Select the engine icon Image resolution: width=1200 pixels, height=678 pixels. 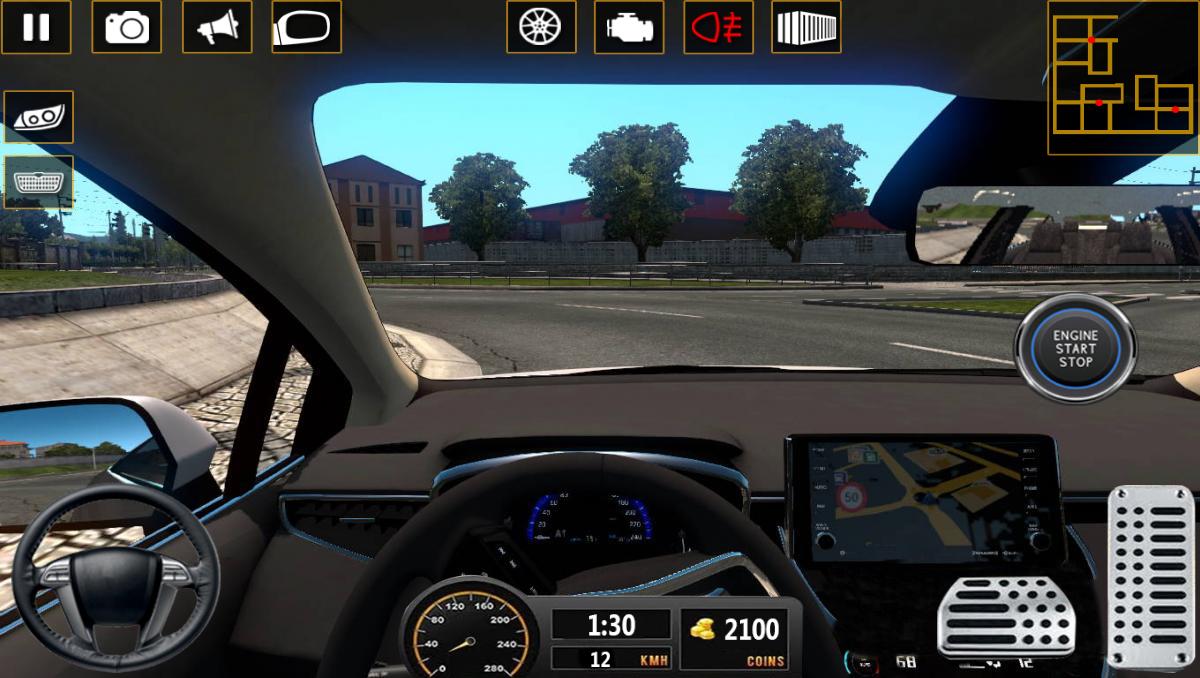pos(629,27)
